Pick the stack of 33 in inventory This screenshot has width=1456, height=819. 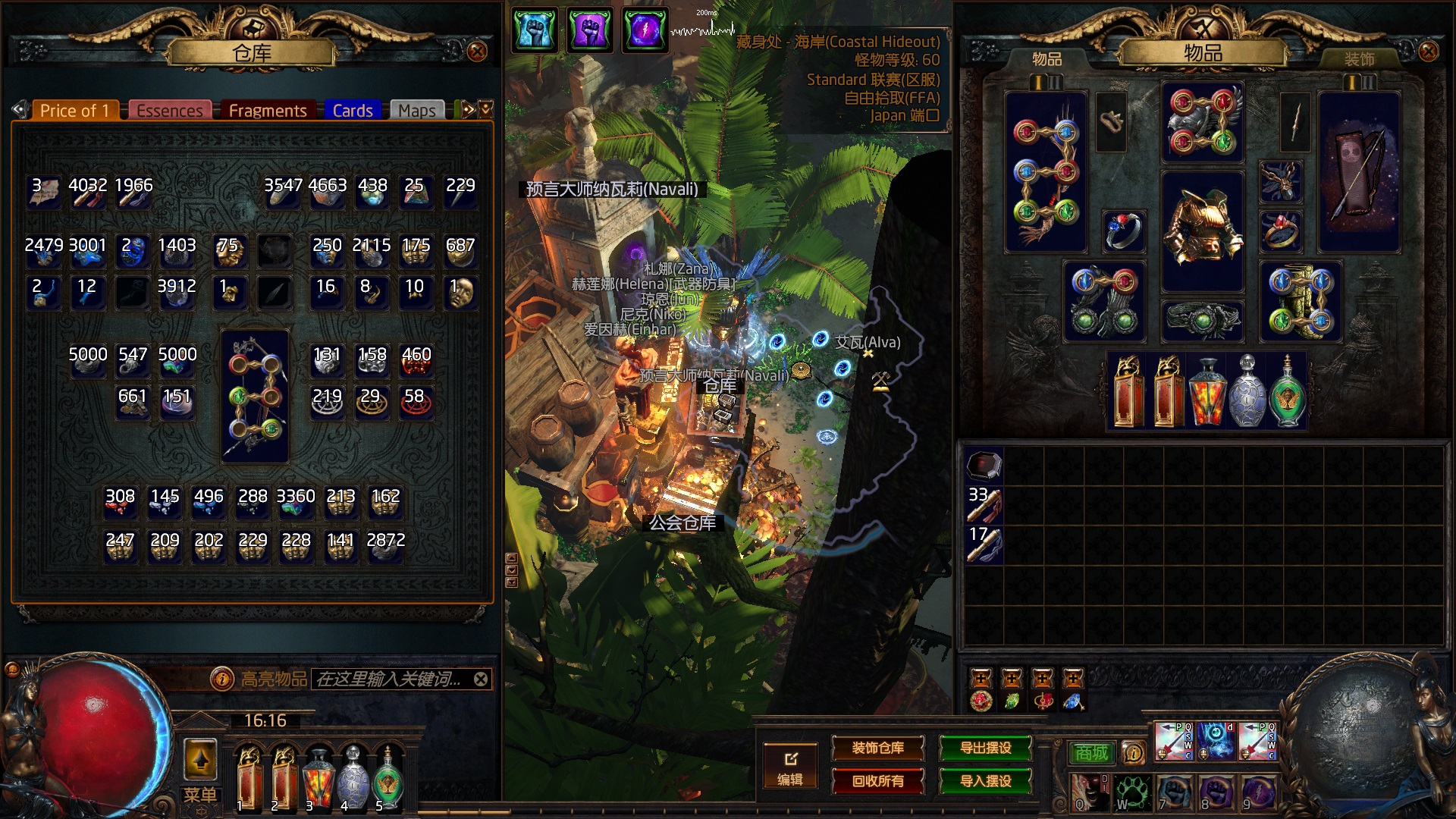click(x=984, y=504)
